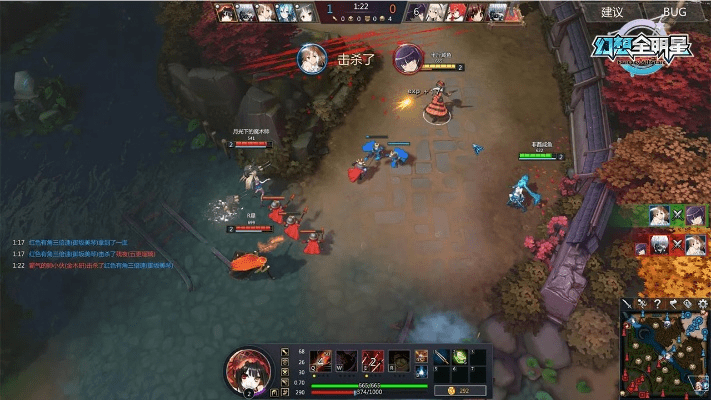Select the price tag icon above minimap

[688, 303]
